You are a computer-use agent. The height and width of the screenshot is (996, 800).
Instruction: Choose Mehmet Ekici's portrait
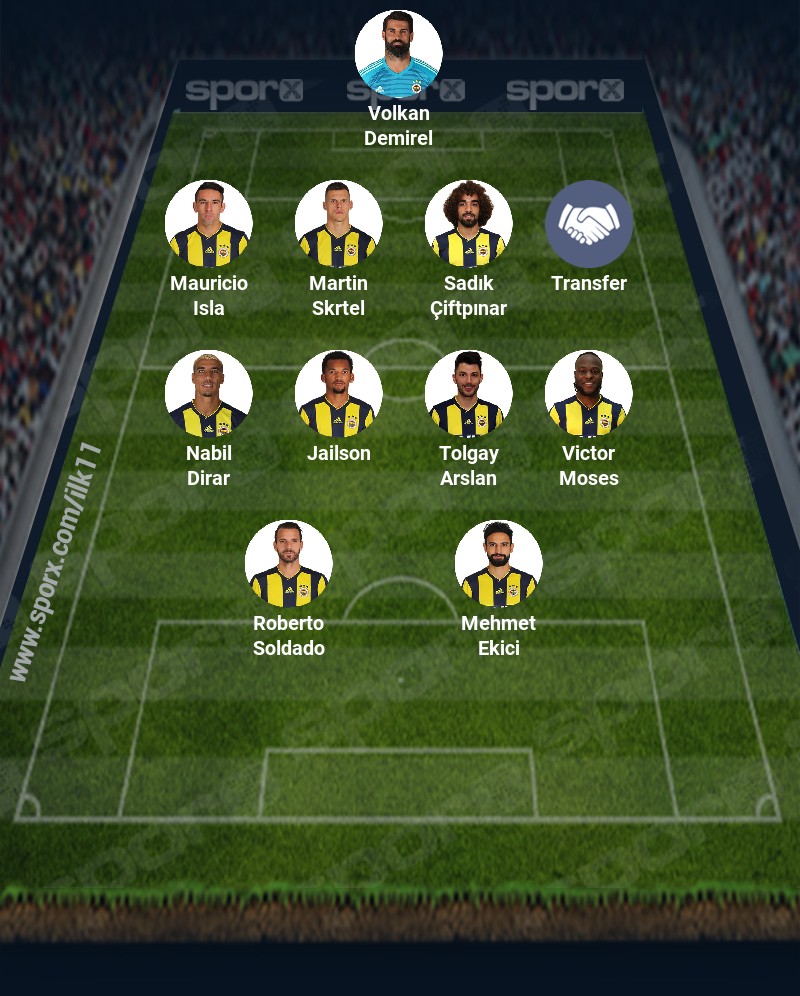(x=498, y=564)
